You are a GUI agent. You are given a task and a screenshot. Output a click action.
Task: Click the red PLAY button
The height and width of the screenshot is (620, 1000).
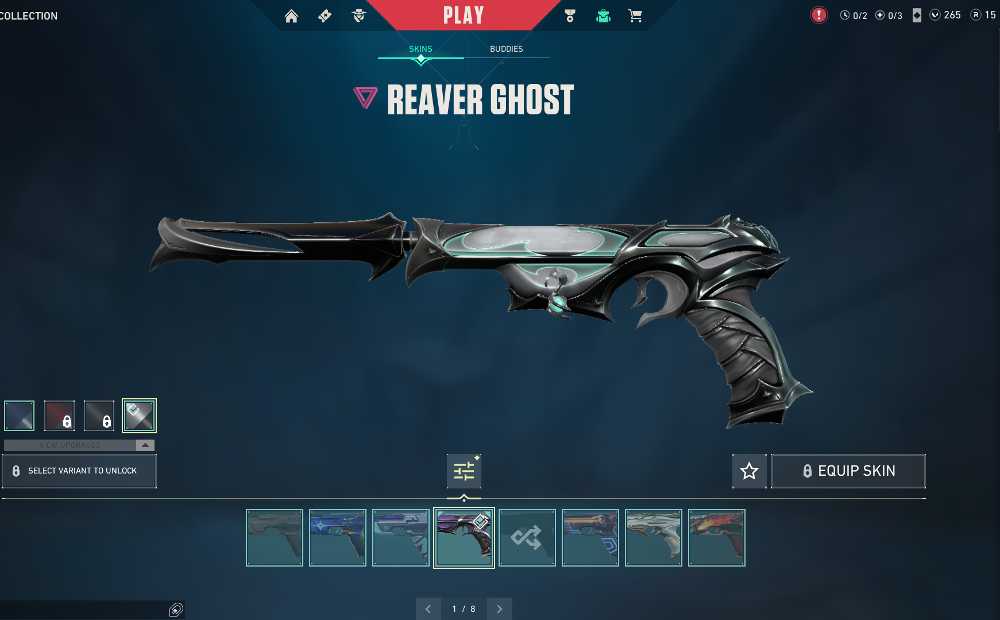pyautogui.click(x=463, y=15)
